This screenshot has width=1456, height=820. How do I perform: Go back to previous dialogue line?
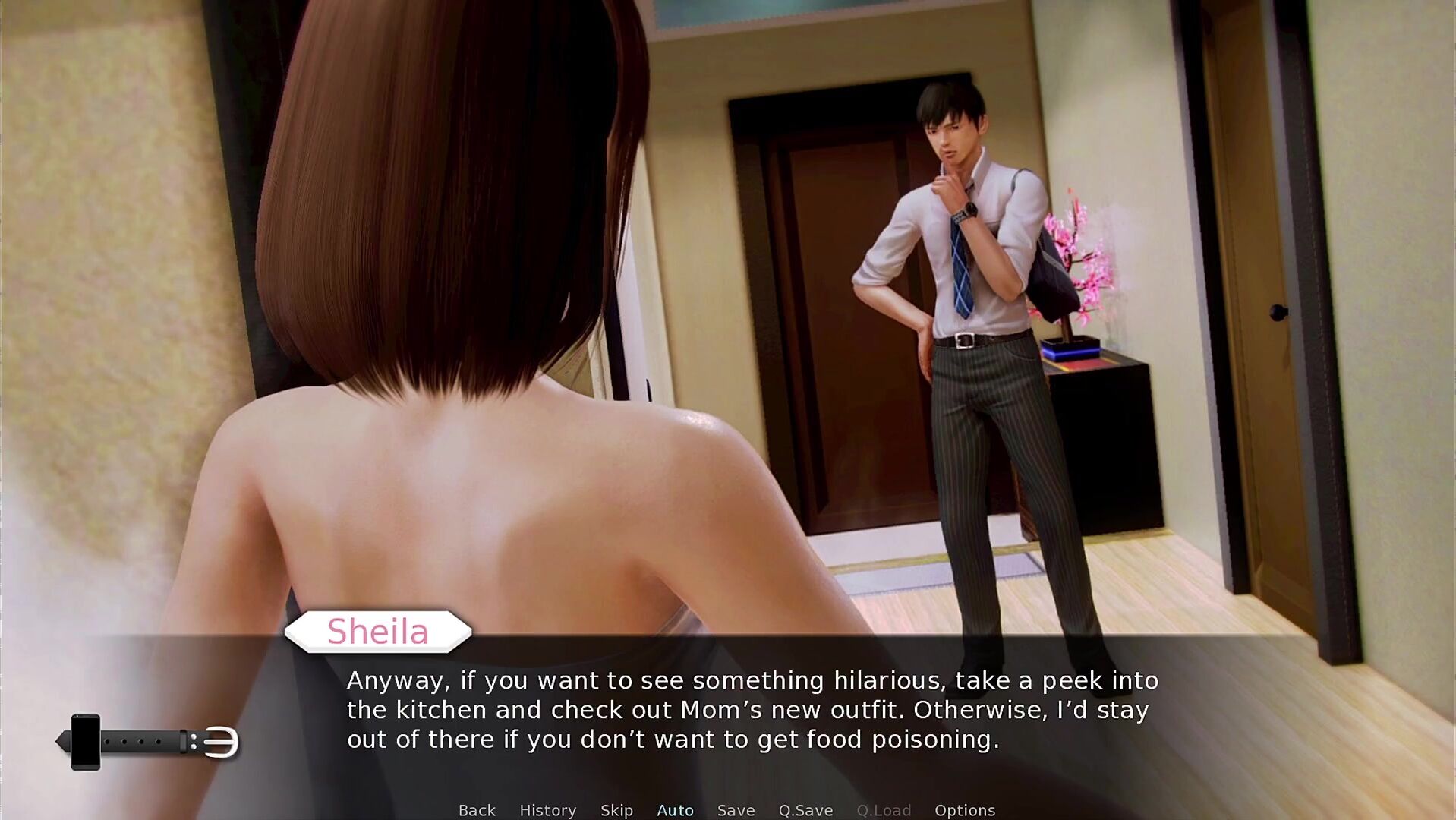click(477, 810)
